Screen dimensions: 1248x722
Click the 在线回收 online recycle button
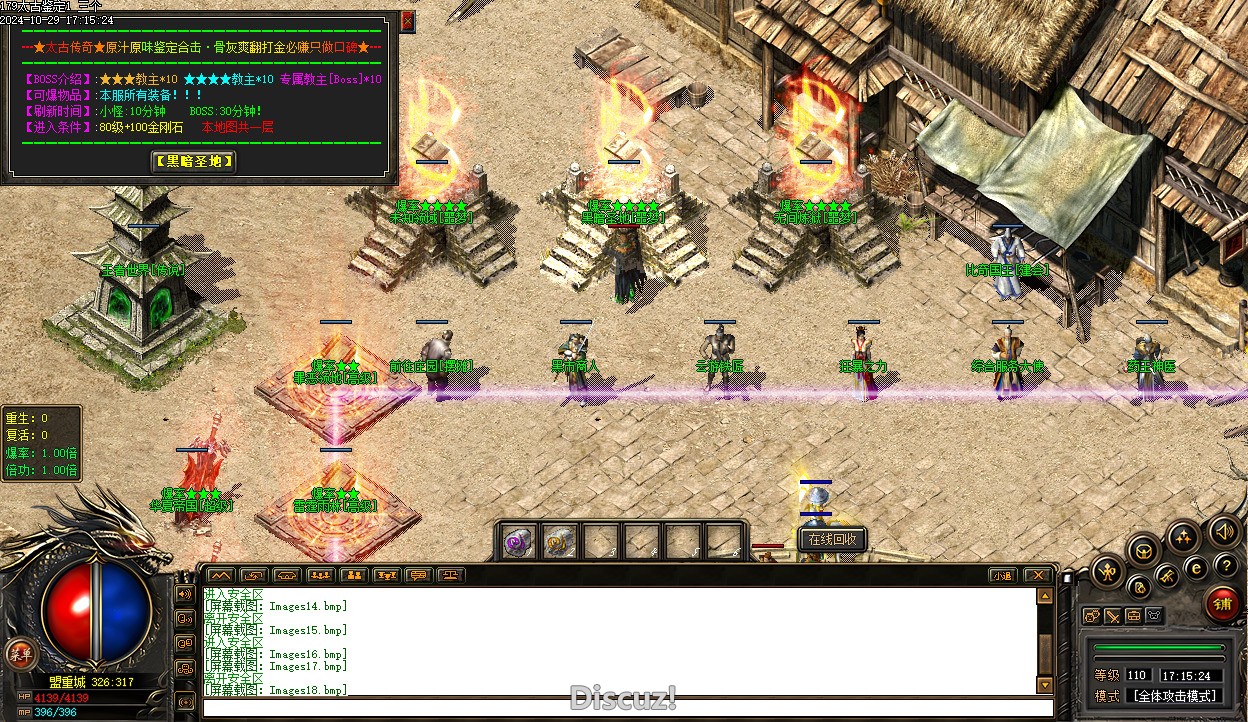(x=832, y=540)
